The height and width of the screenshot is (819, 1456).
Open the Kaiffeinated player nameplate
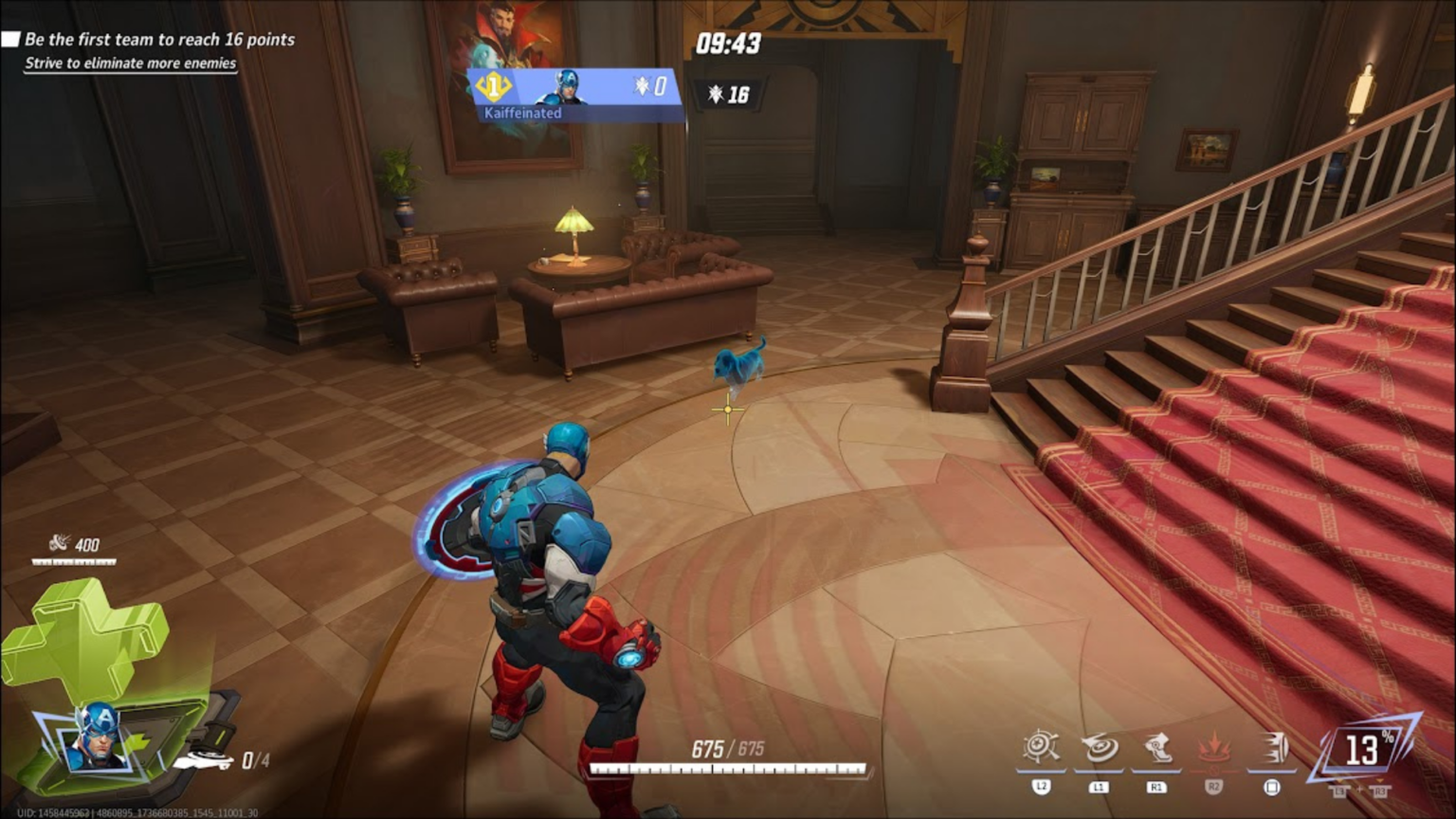pyautogui.click(x=523, y=113)
